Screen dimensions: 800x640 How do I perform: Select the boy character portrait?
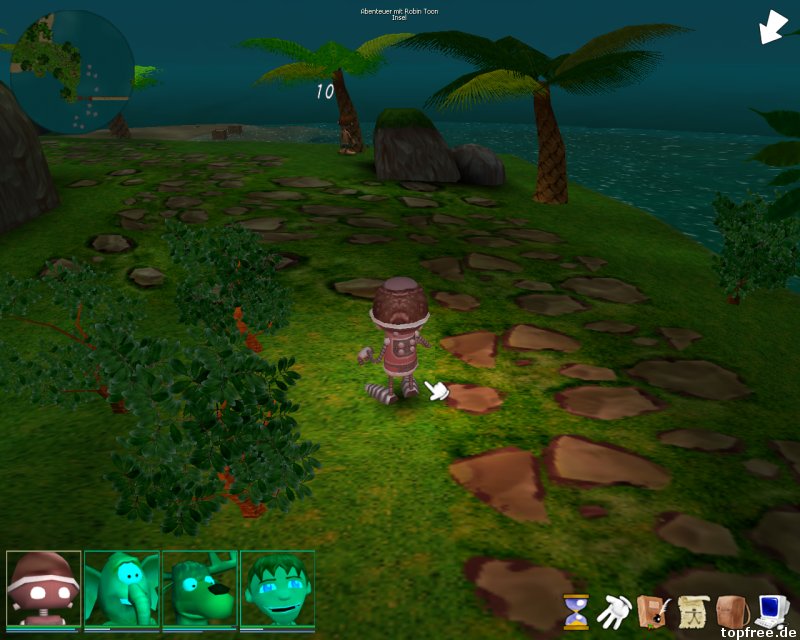click(277, 589)
